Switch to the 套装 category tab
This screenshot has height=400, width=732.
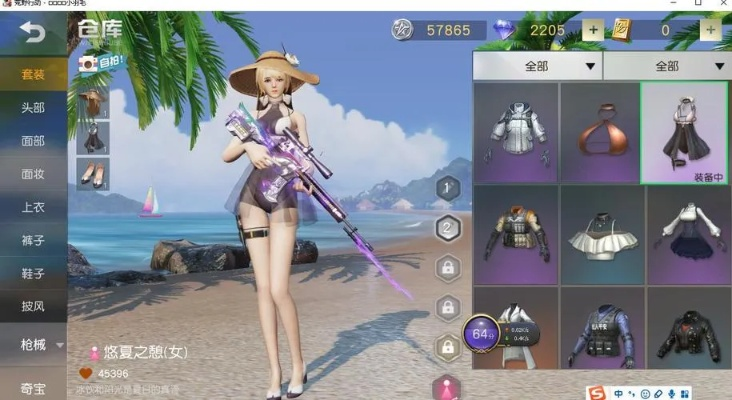(32, 74)
